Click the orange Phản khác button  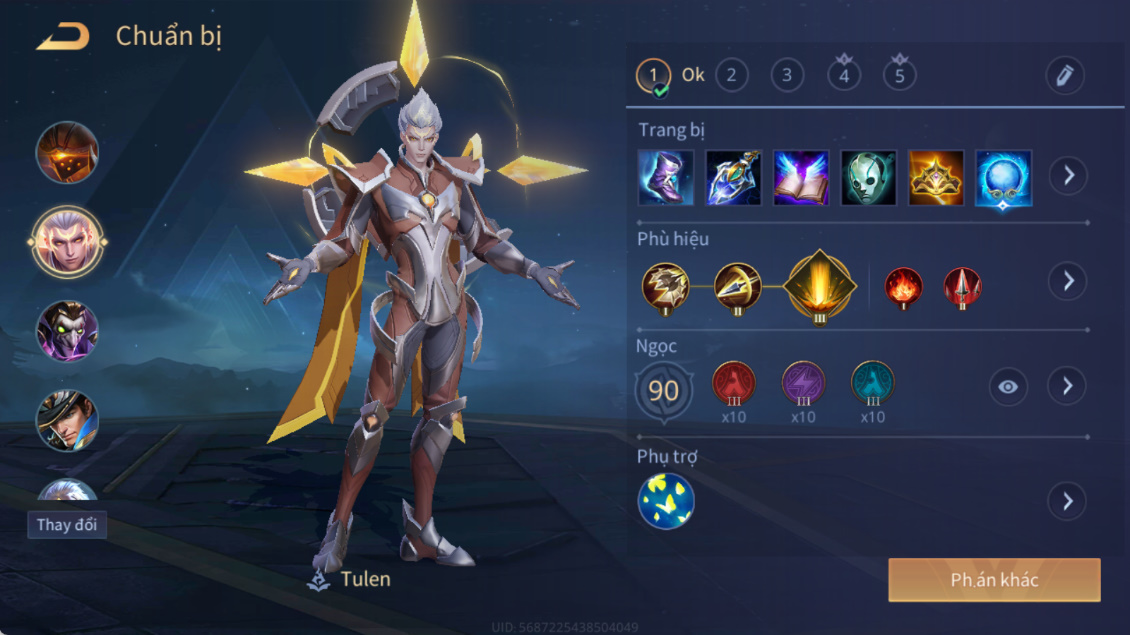994,580
